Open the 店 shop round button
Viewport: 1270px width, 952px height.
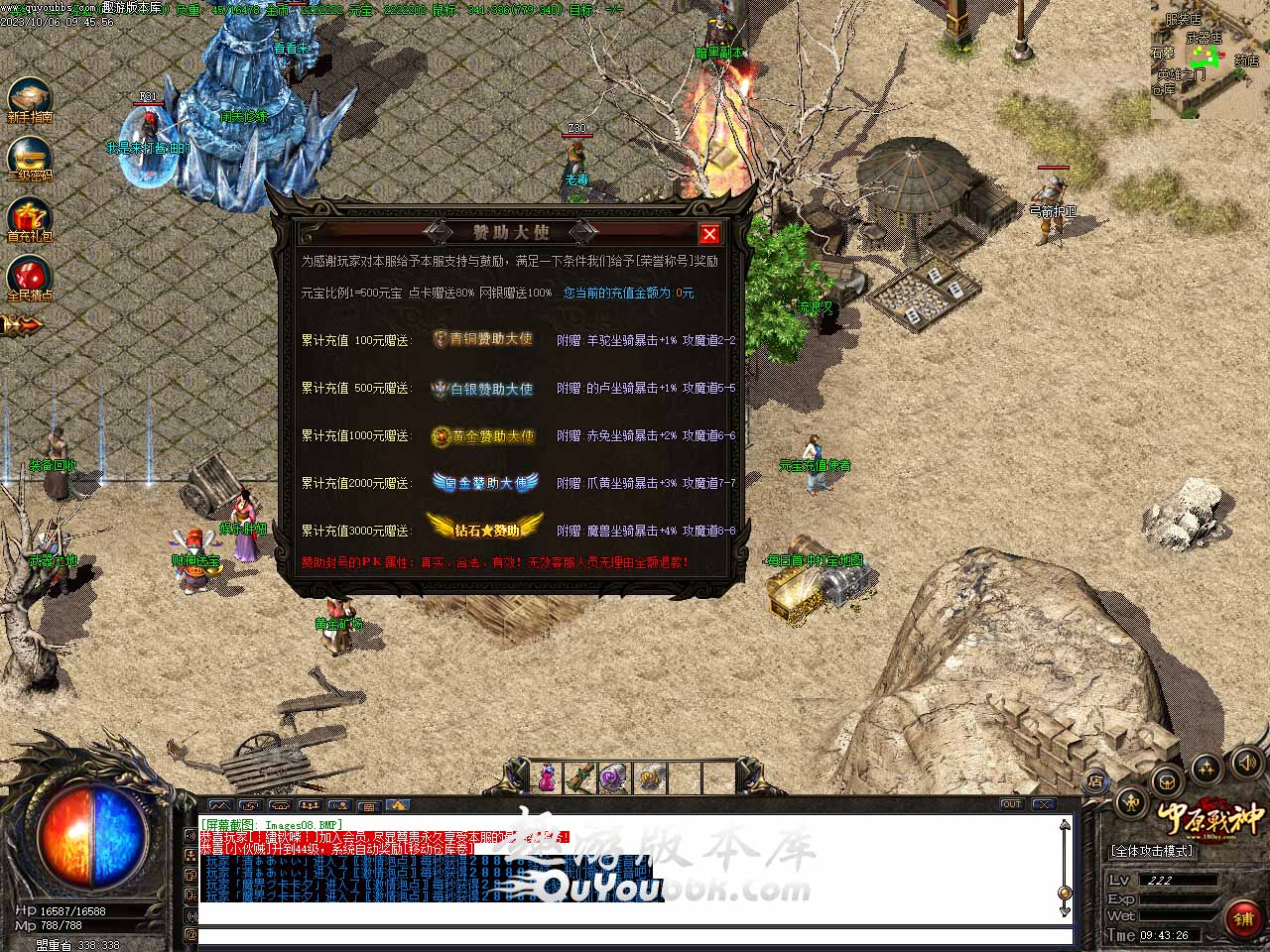1095,782
